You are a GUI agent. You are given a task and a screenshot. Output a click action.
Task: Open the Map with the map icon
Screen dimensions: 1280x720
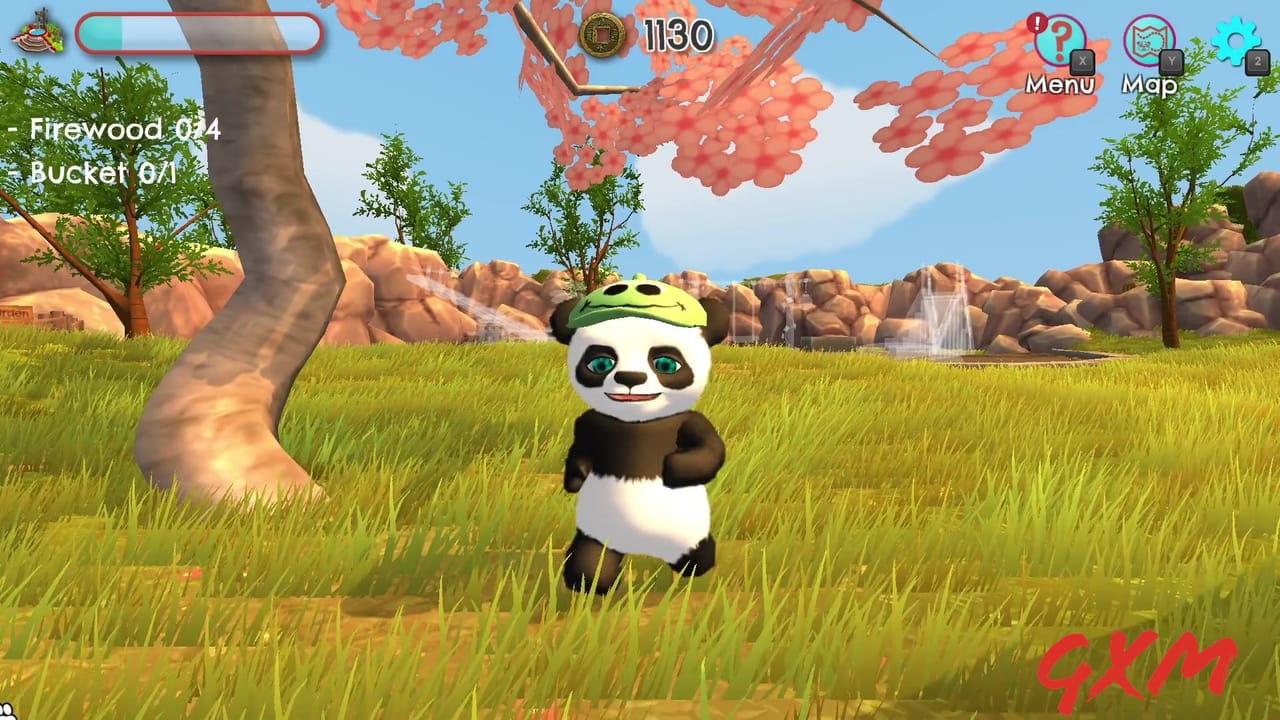click(x=1148, y=44)
